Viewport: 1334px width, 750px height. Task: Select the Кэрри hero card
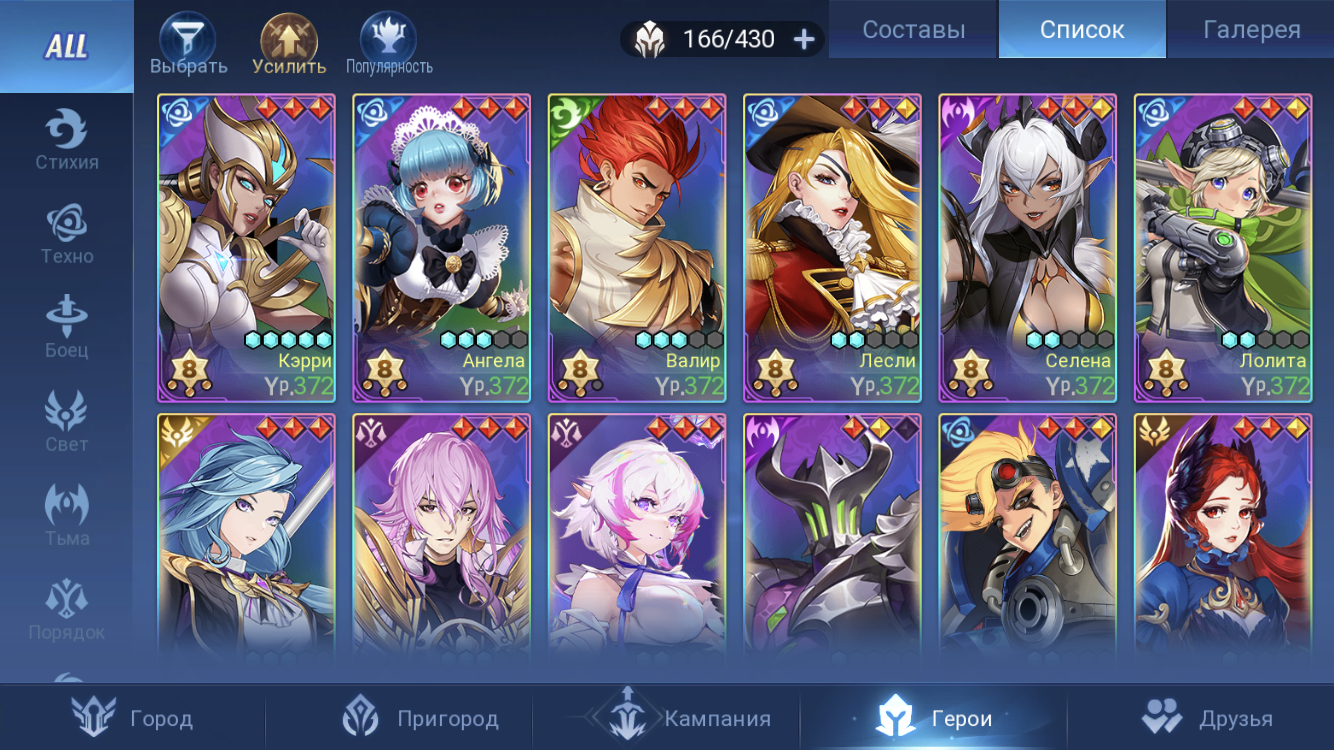[246, 248]
